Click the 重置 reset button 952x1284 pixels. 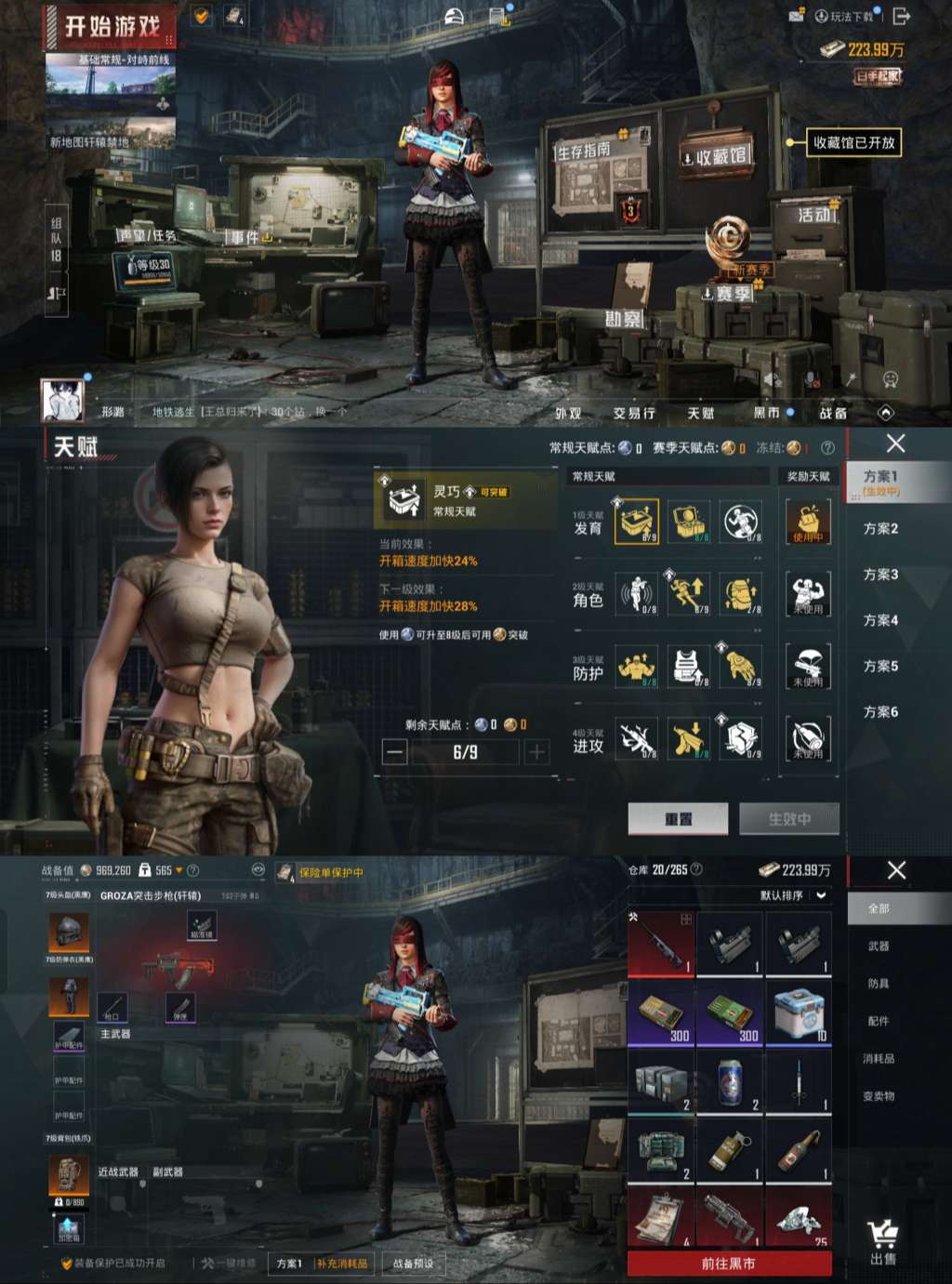[678, 819]
